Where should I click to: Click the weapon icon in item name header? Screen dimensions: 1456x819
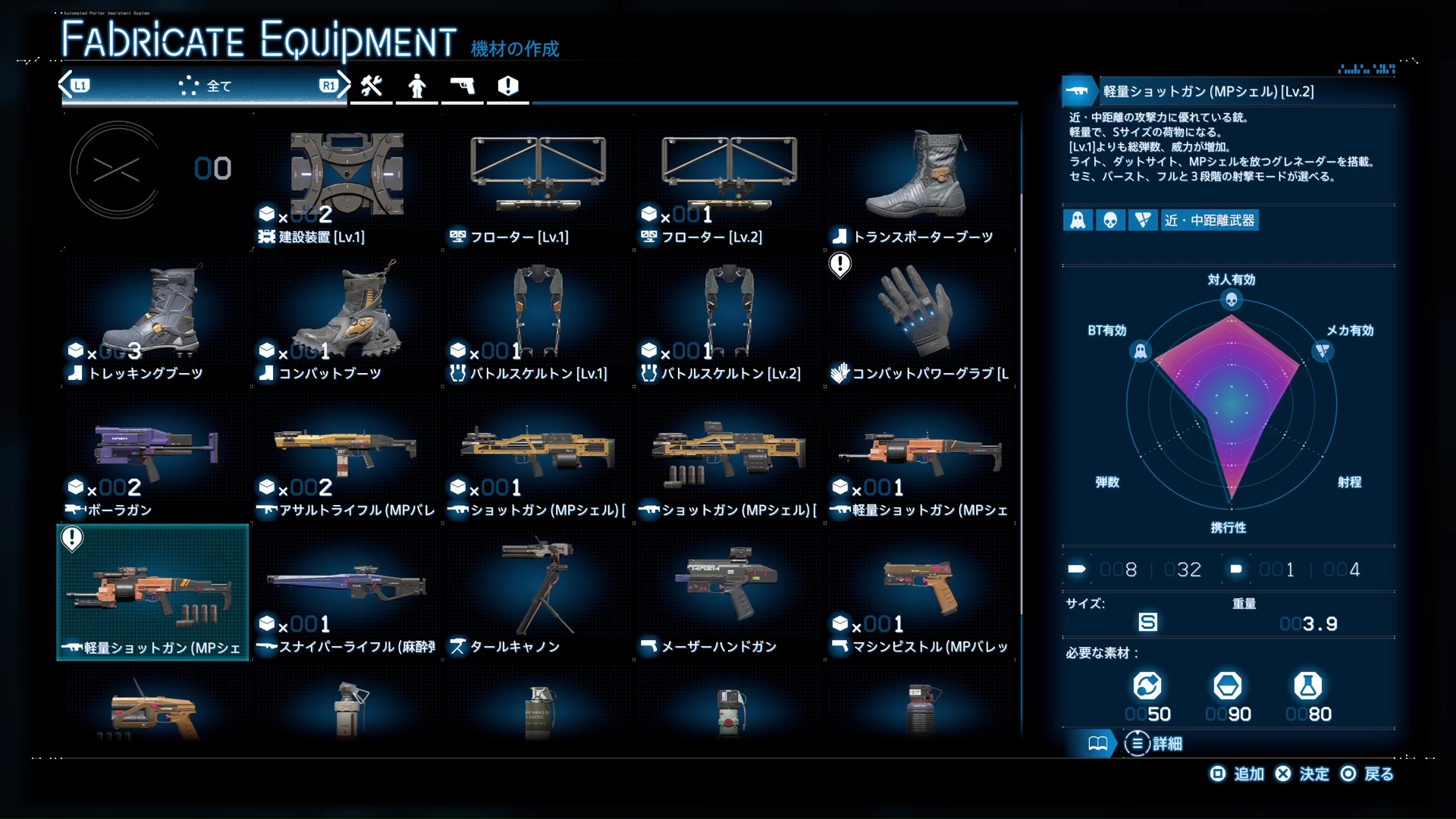tap(1078, 91)
